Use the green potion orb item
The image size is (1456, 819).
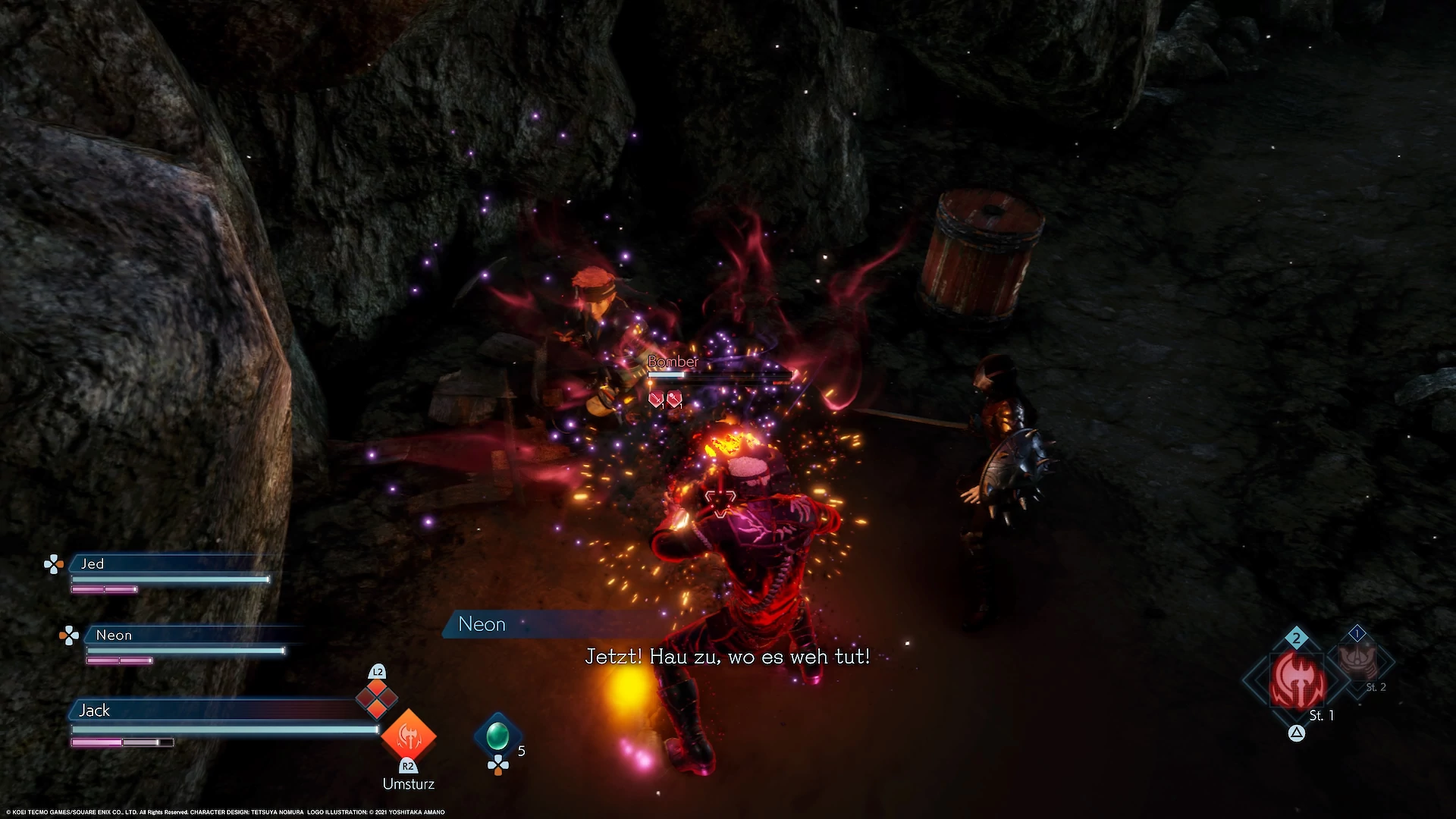tap(497, 735)
